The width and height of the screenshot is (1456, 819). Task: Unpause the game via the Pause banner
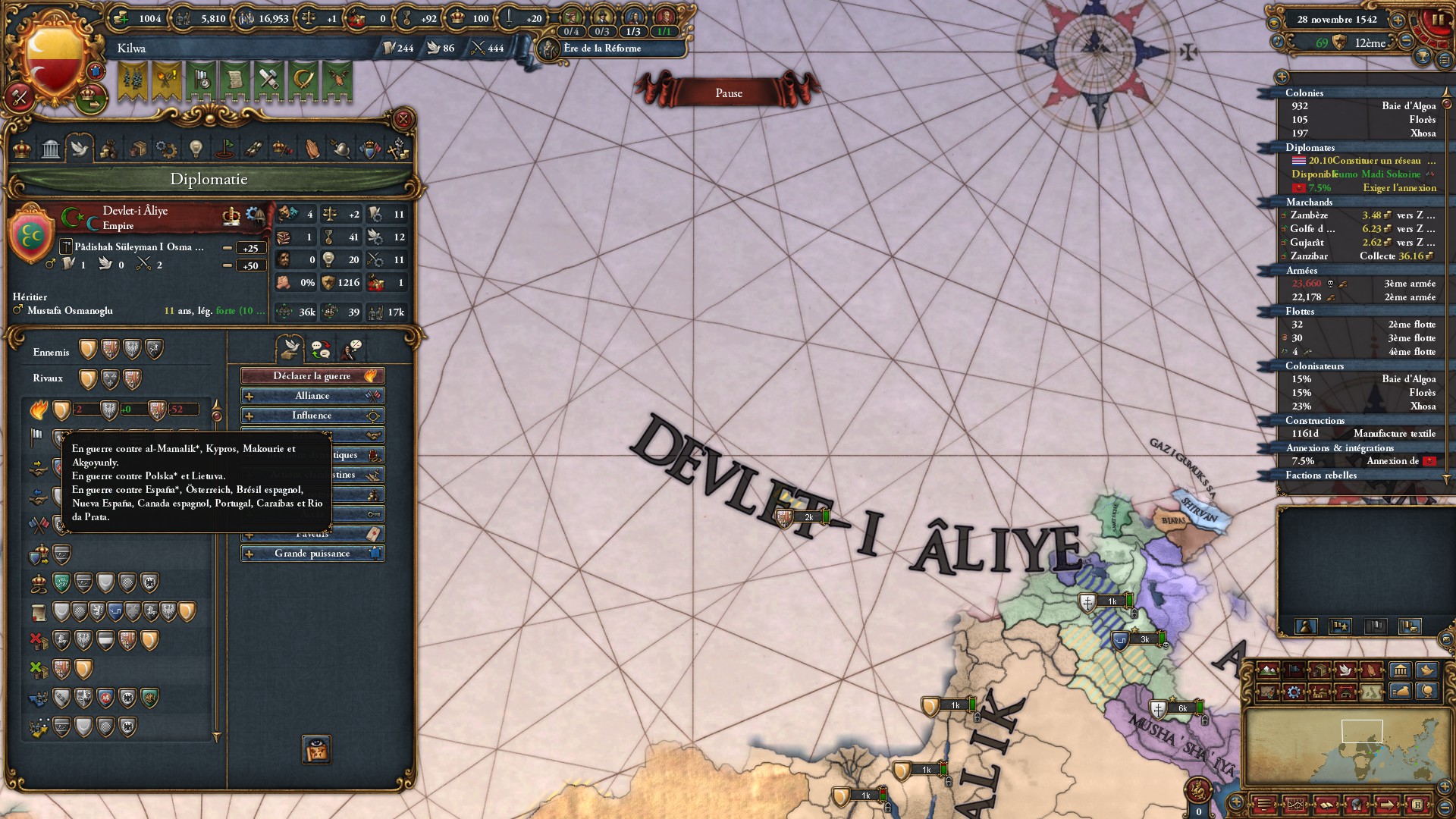[x=730, y=92]
